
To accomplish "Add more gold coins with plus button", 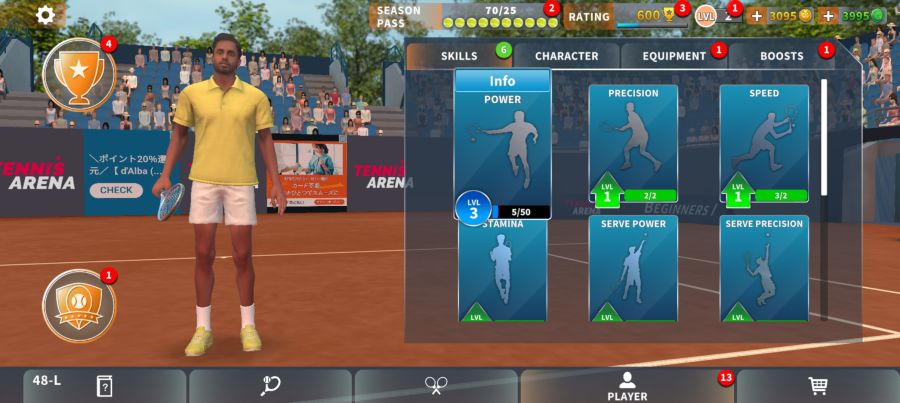I will [x=756, y=16].
